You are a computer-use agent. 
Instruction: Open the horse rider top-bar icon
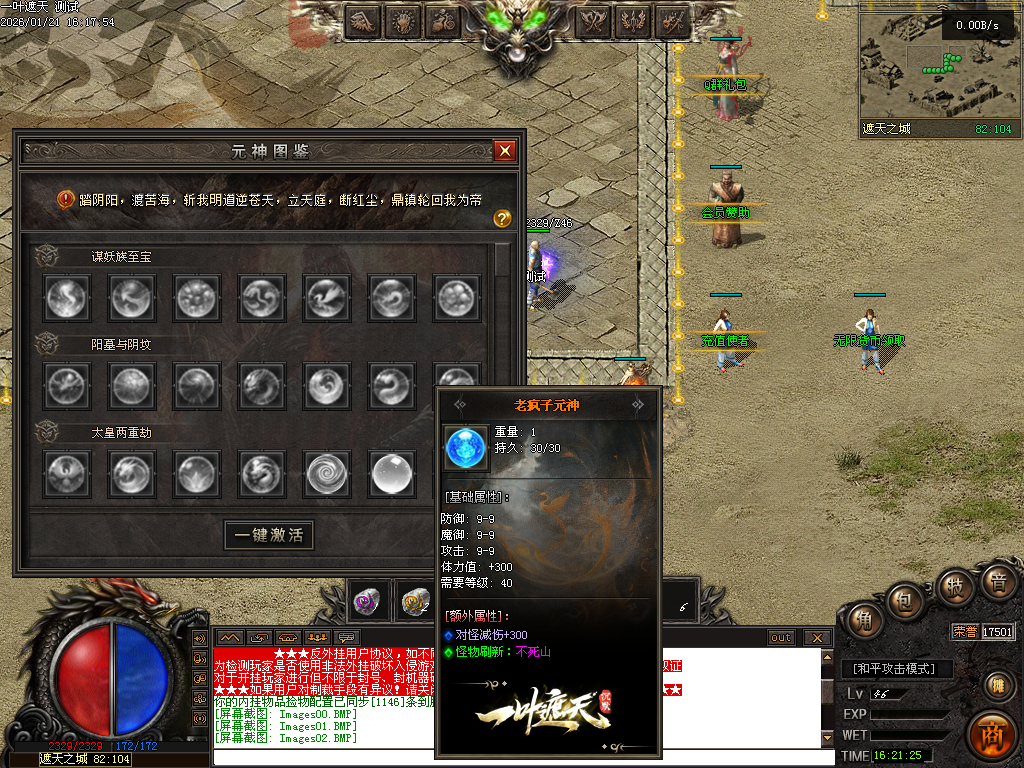click(x=444, y=21)
